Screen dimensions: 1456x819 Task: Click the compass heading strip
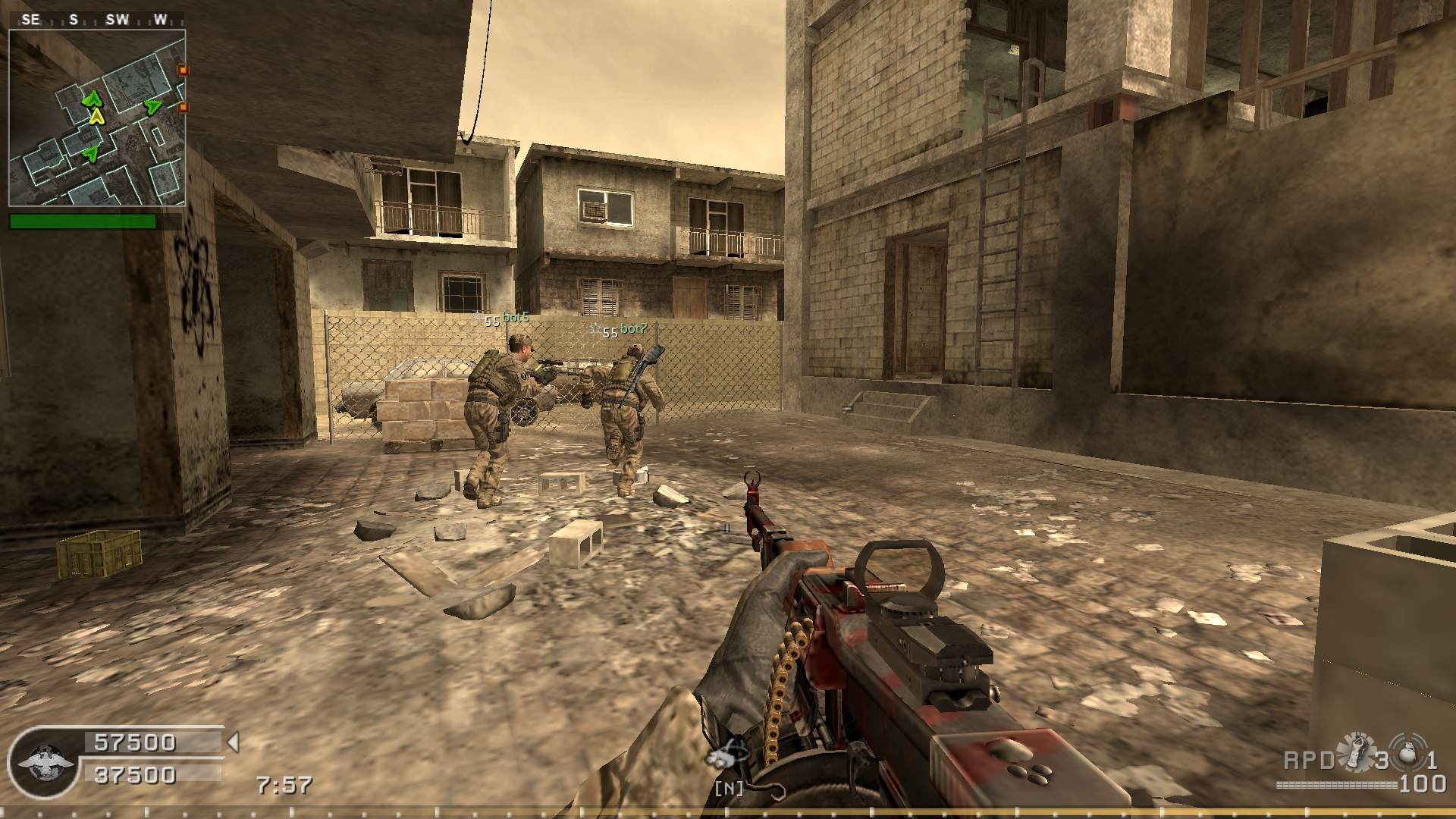tap(96, 20)
